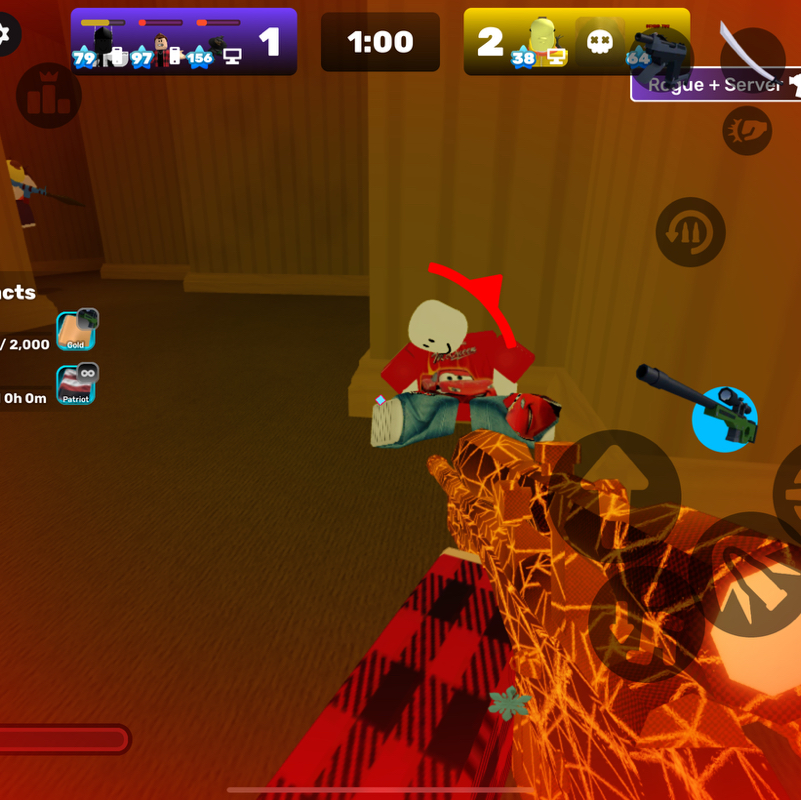The height and width of the screenshot is (800, 801).
Task: Select the Patriot contract reward icon
Action: coord(76,385)
